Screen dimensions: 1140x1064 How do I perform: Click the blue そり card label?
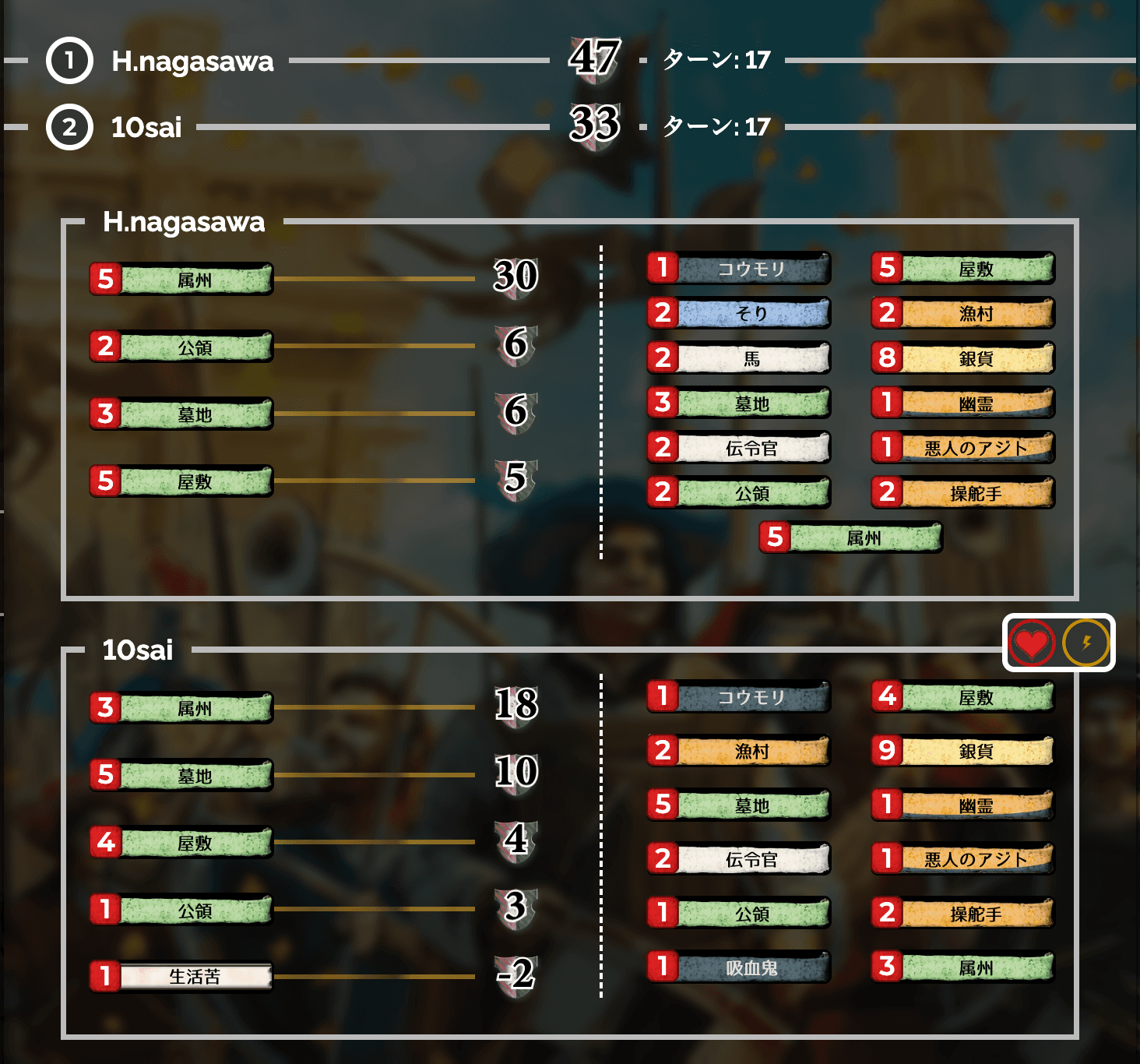pyautogui.click(x=751, y=313)
